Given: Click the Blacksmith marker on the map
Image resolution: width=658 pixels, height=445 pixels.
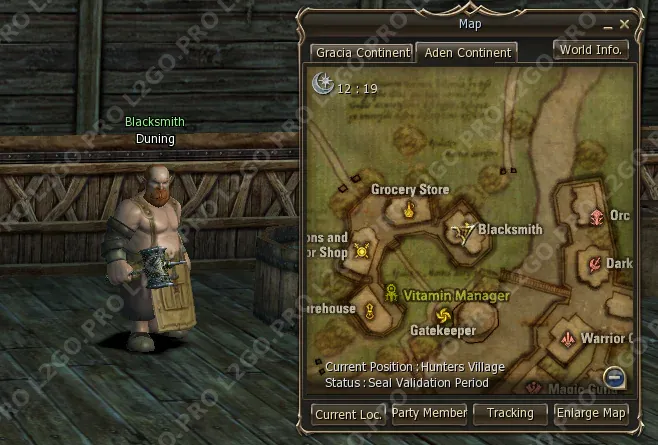Looking at the screenshot, I should (x=462, y=233).
